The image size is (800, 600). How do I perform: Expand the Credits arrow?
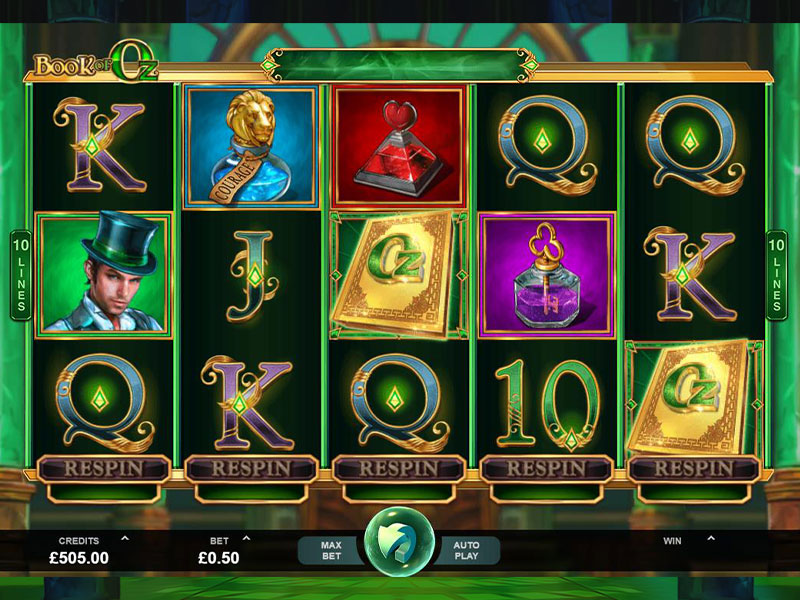tap(124, 538)
